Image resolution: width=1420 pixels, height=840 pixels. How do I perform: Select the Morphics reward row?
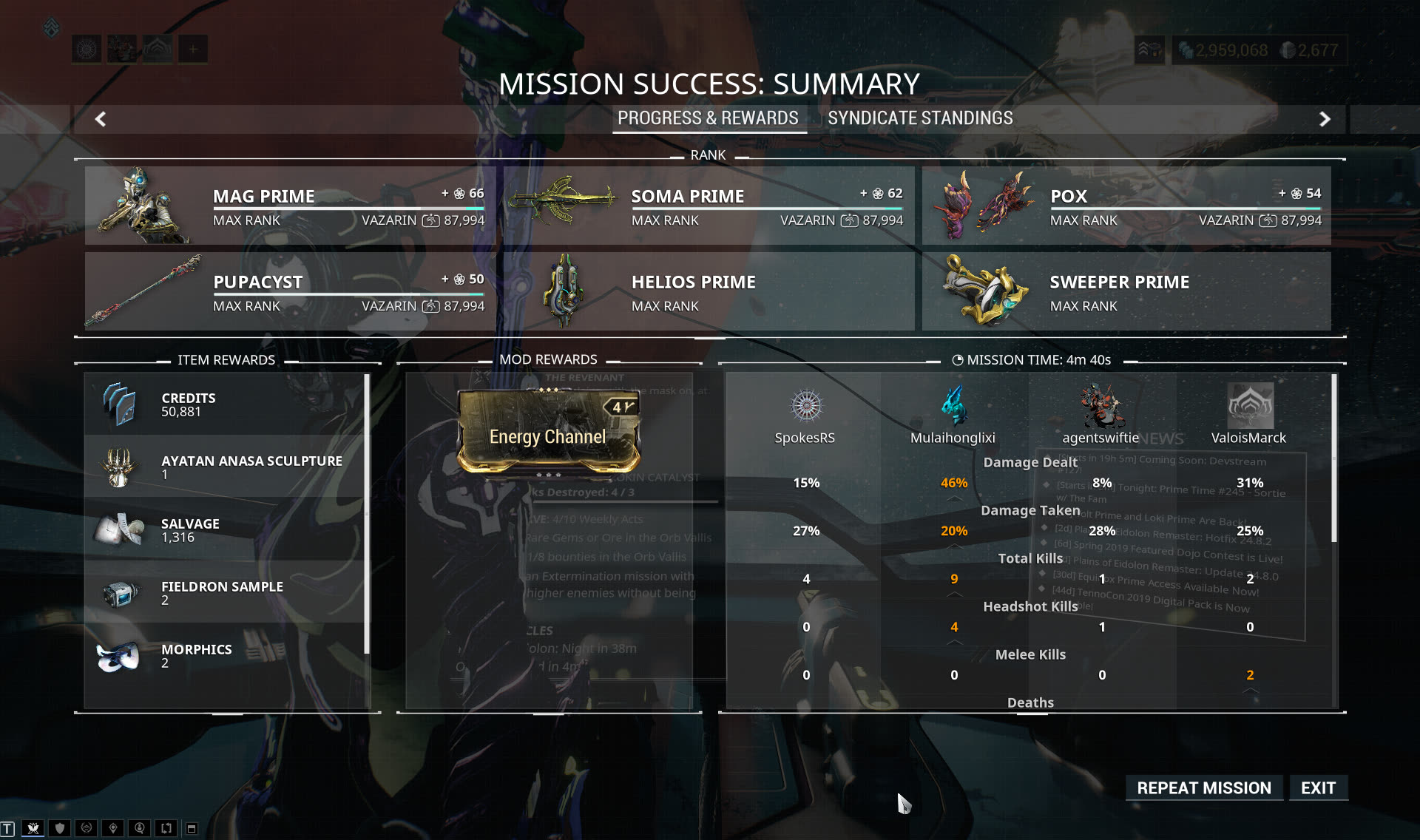(x=226, y=656)
